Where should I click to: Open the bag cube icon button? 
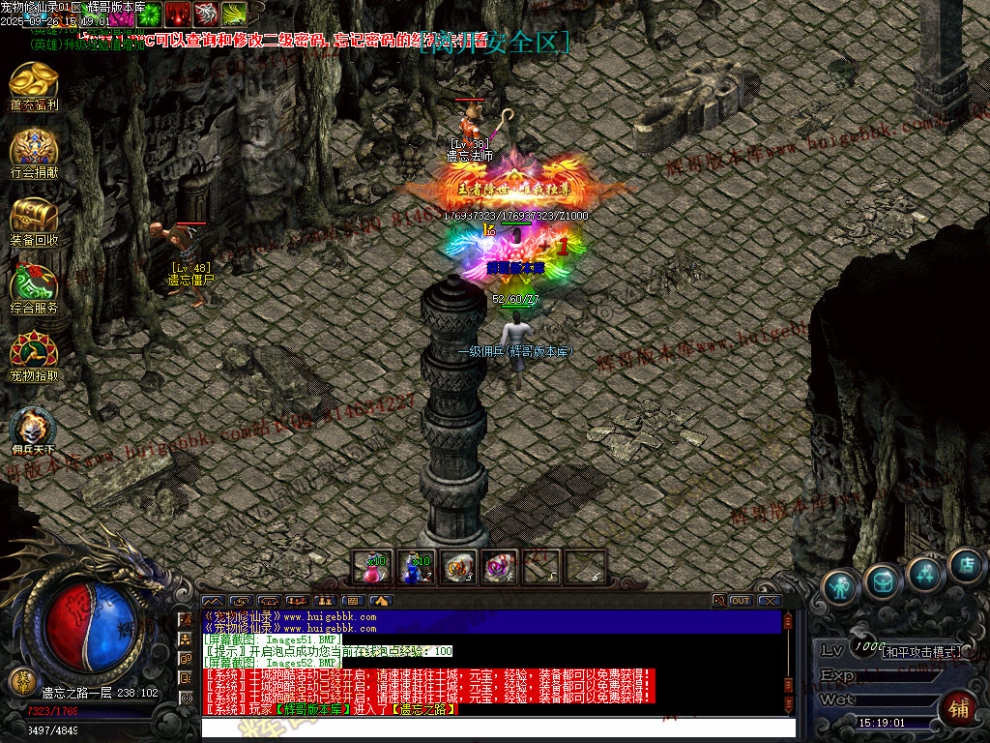tap(882, 580)
